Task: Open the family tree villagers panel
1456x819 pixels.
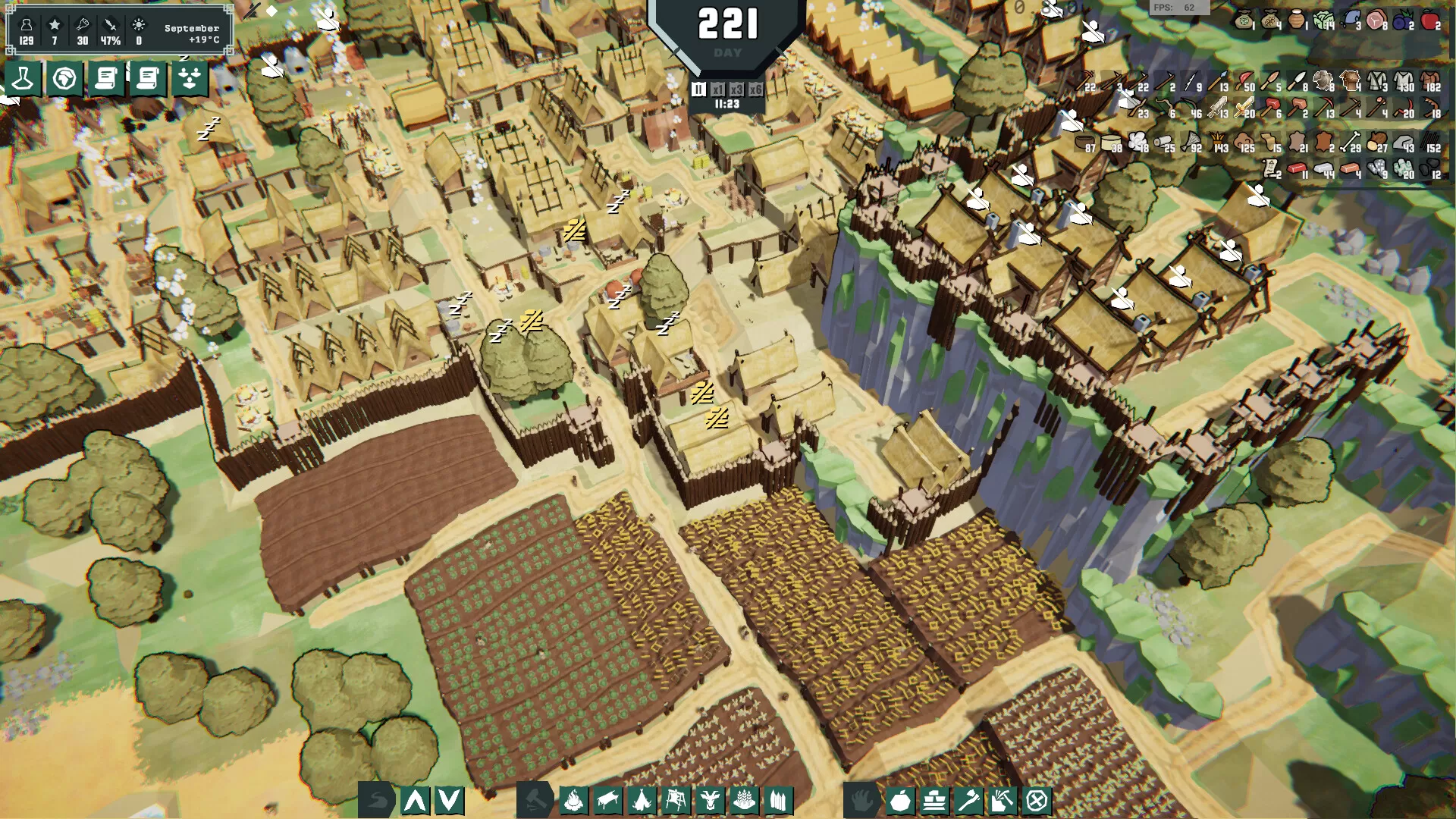Action: (190, 78)
